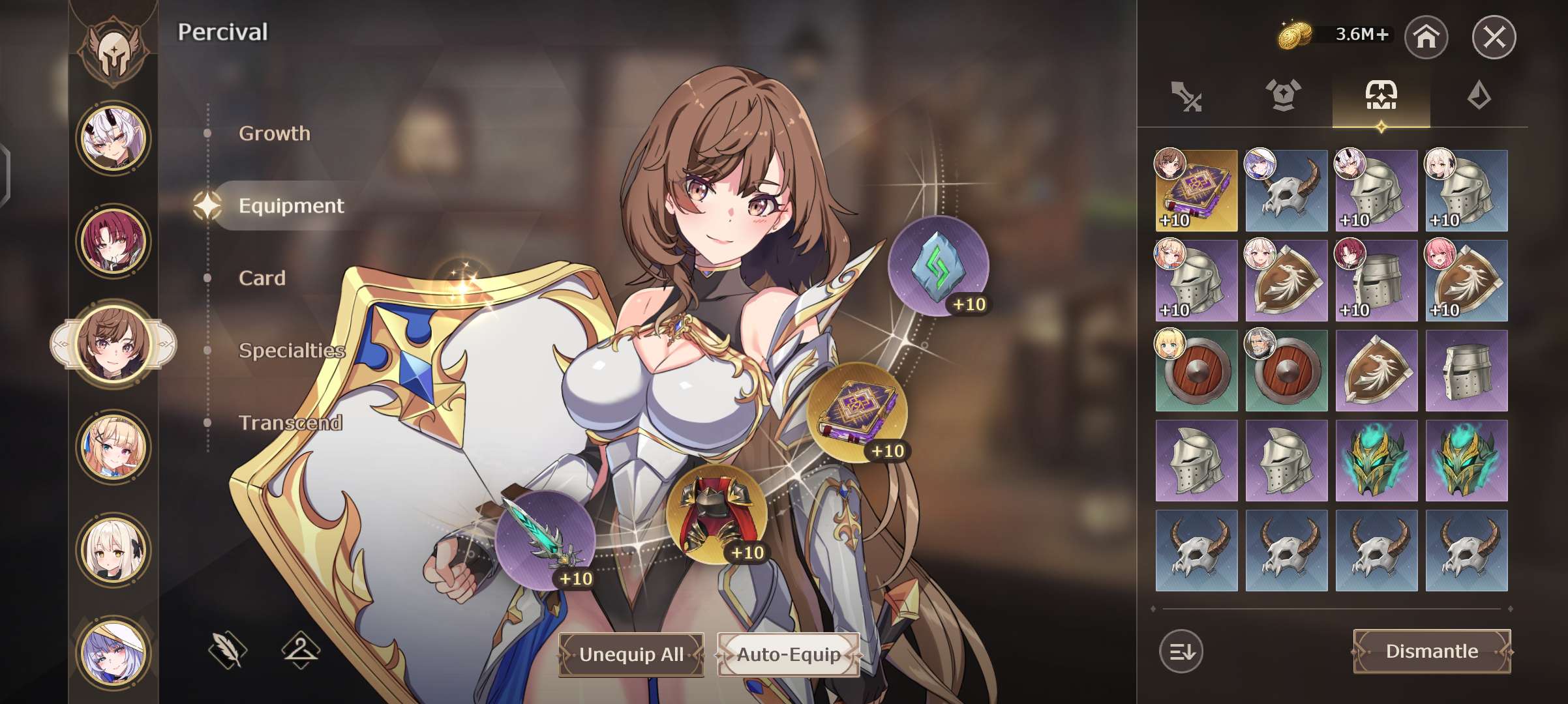Viewport: 1568px width, 704px height.
Task: Open the Growth menu entry
Action: (274, 134)
